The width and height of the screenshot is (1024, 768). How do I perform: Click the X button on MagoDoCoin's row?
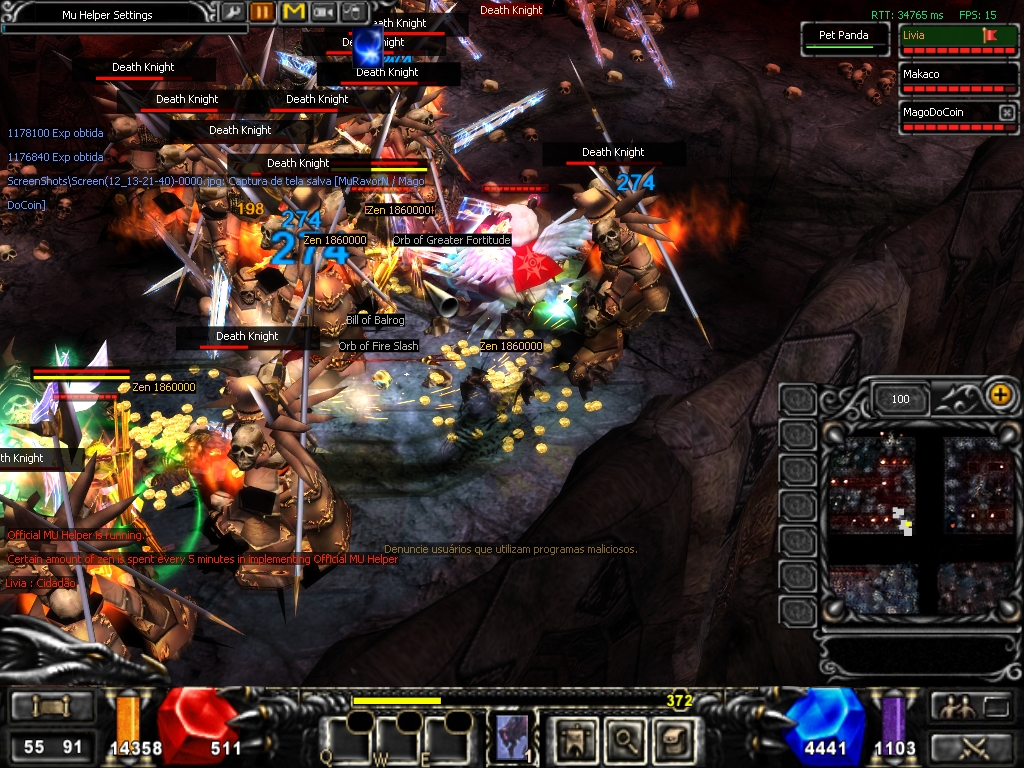pyautogui.click(x=1007, y=113)
